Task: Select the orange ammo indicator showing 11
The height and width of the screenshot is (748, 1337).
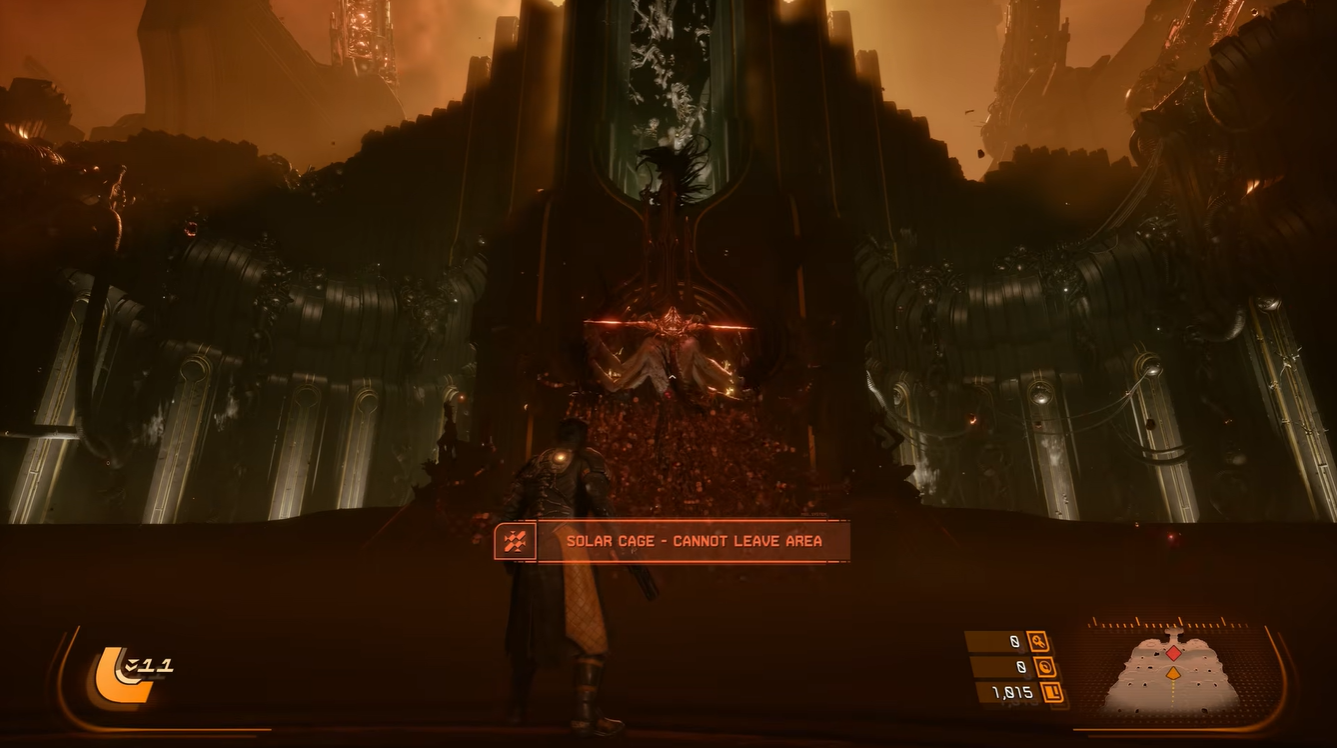Action: click(155, 665)
